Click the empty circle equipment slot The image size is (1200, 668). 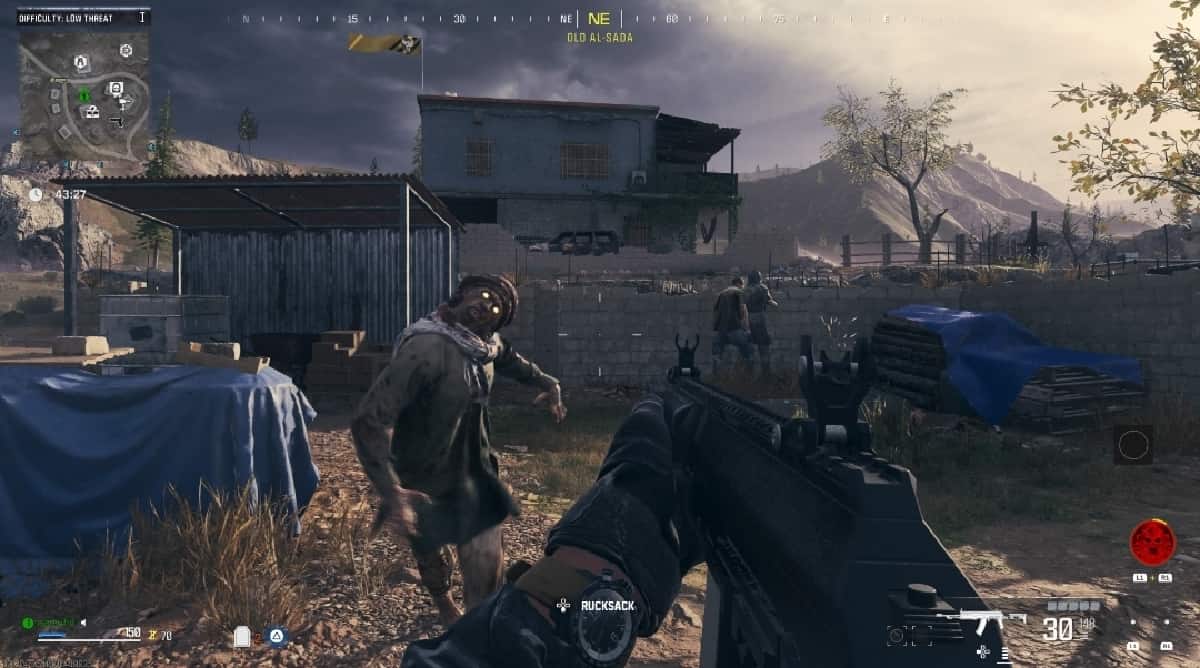click(x=1133, y=445)
